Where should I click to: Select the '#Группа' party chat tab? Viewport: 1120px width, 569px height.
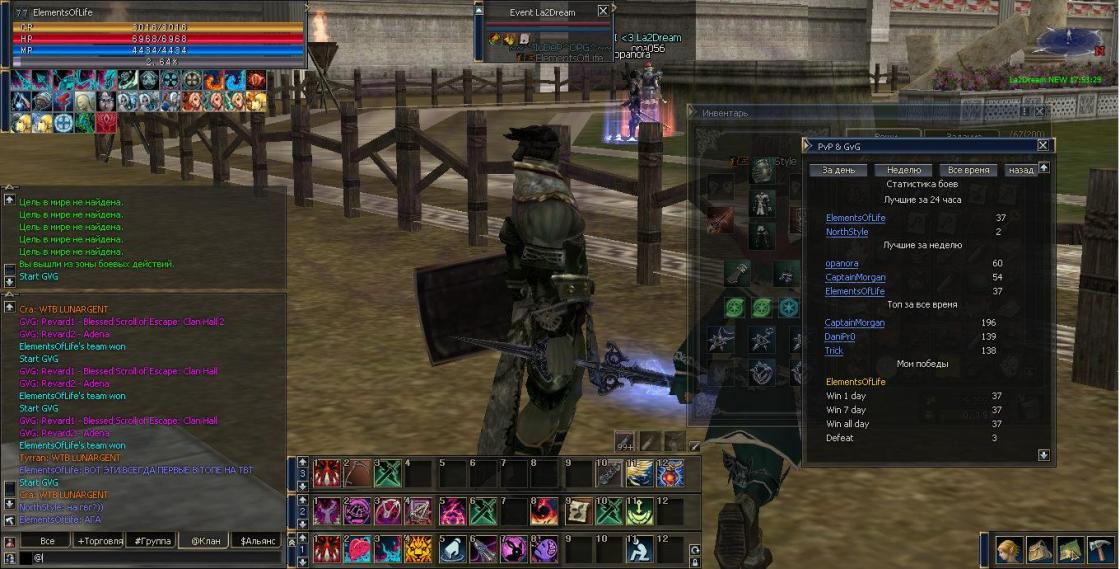coord(153,541)
